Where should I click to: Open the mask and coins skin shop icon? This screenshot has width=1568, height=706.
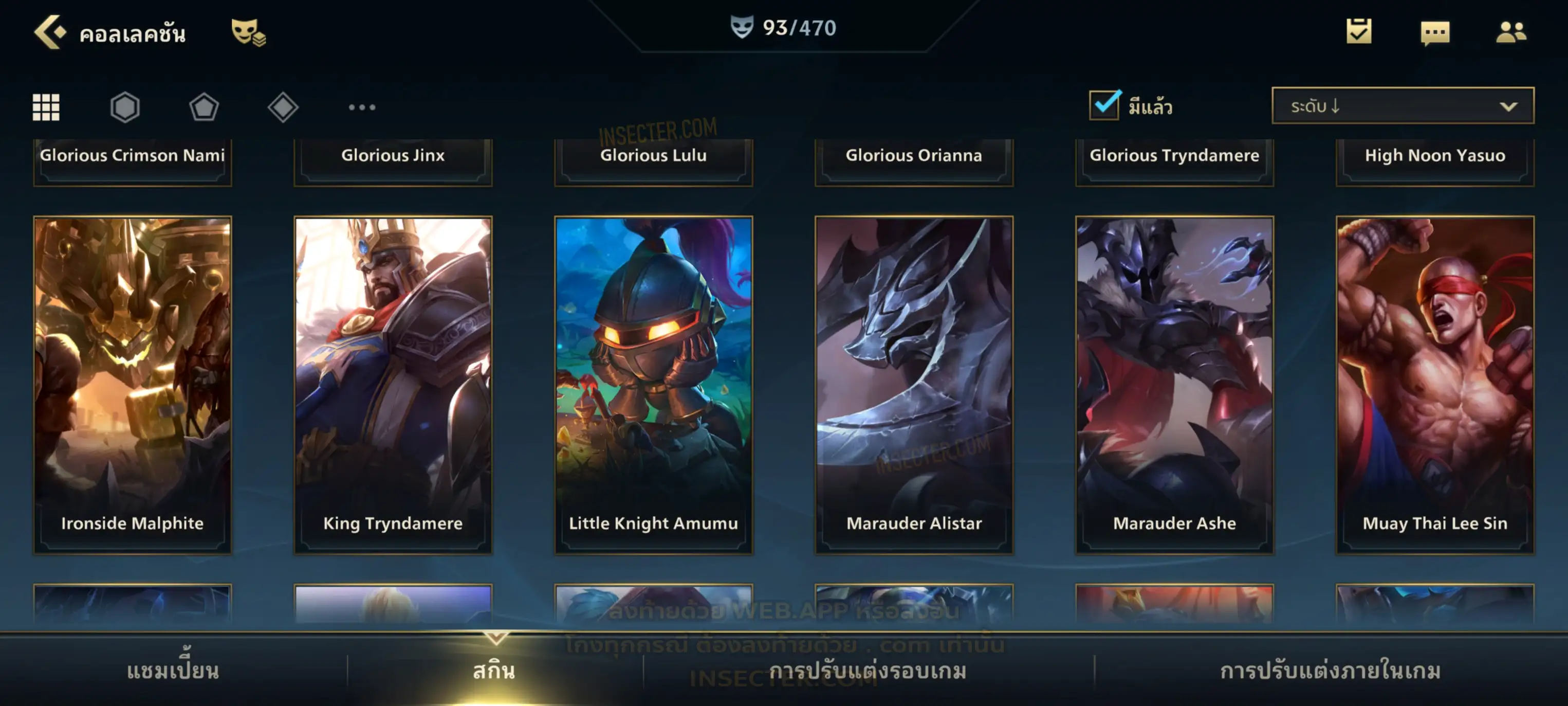(248, 32)
